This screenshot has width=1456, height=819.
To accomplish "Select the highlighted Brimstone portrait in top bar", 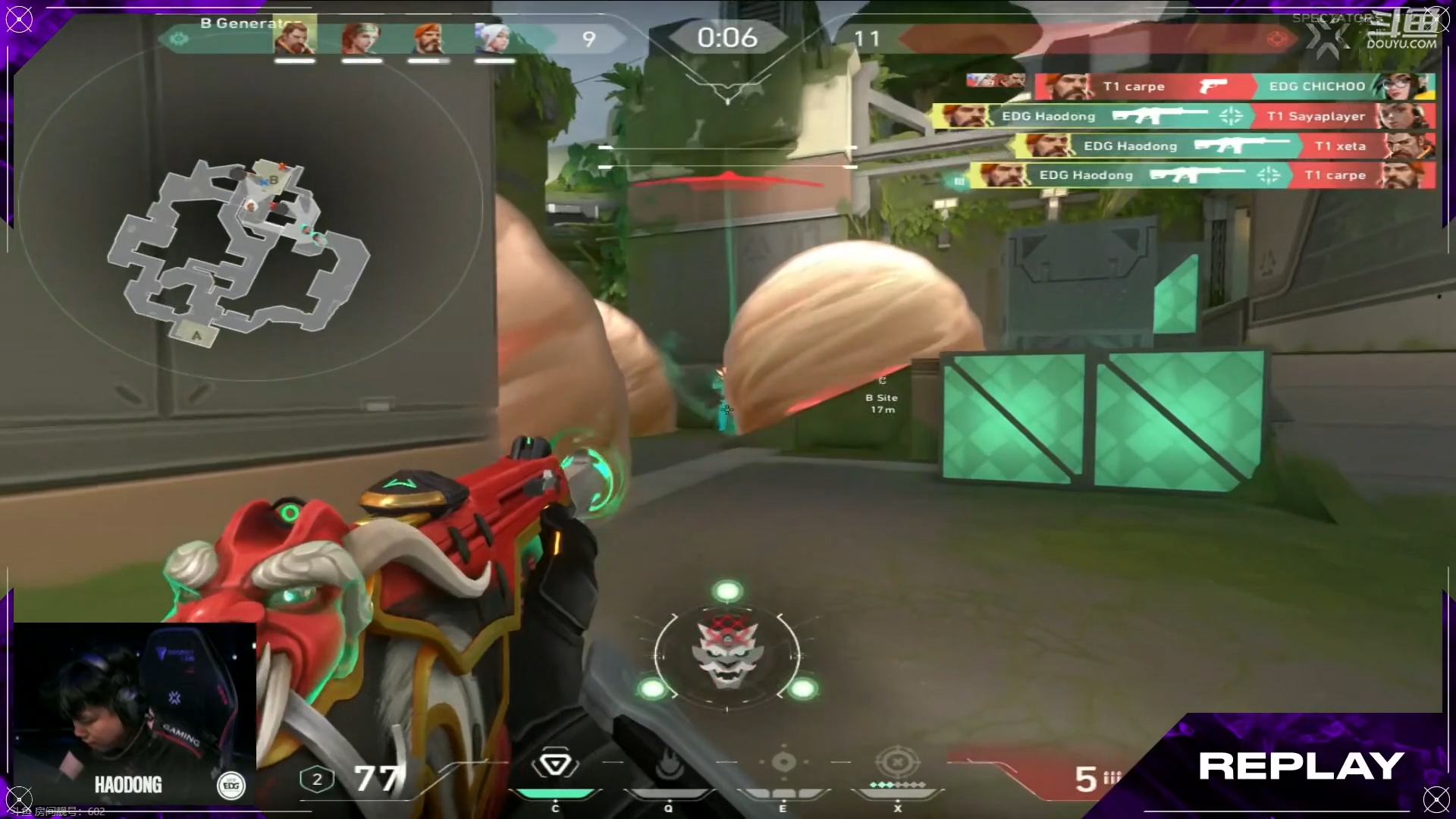I will tap(294, 38).
